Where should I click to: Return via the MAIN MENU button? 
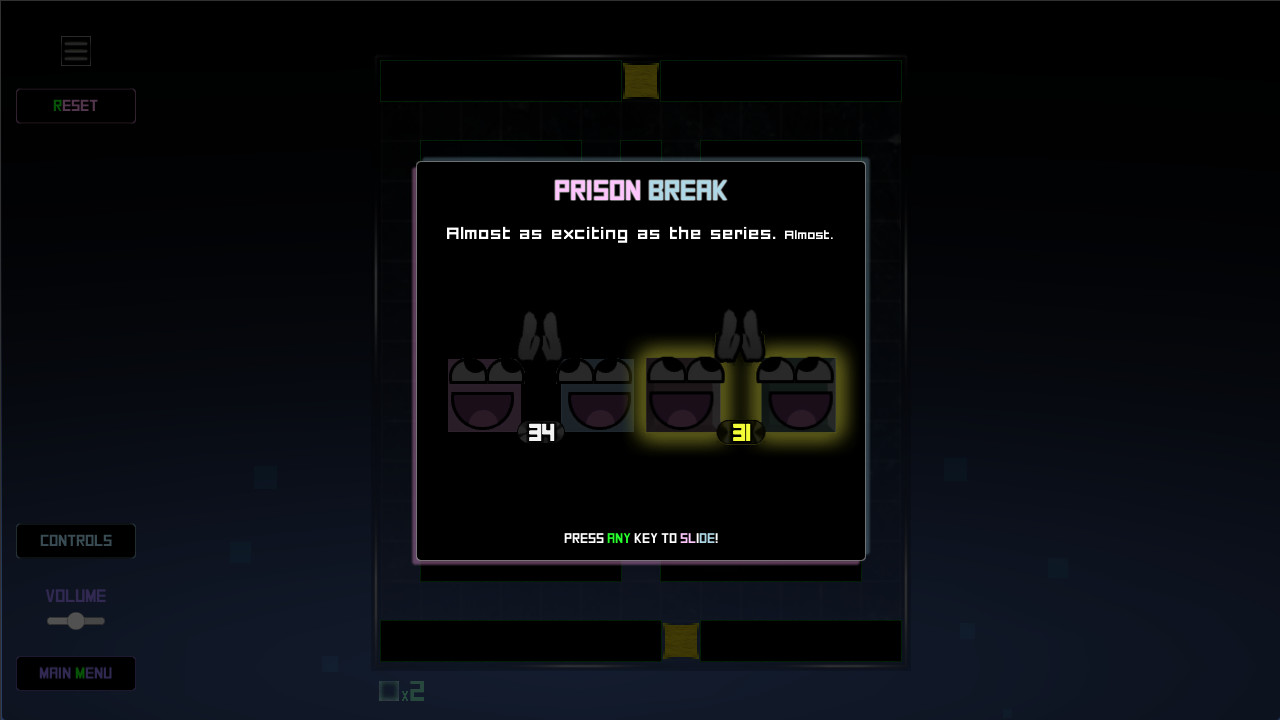point(75,673)
